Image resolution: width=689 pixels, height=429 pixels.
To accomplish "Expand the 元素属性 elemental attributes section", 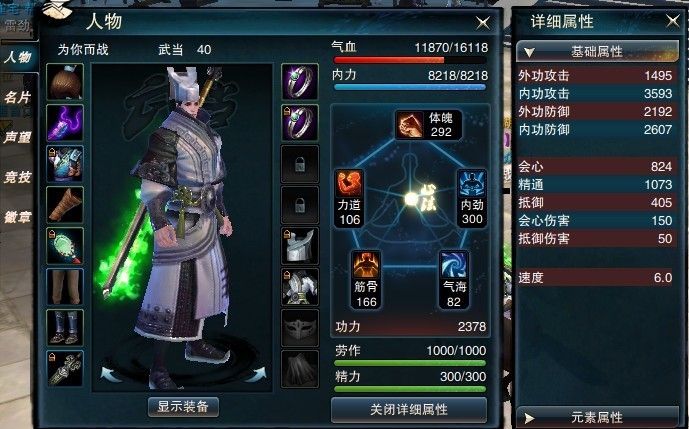I will point(597,416).
